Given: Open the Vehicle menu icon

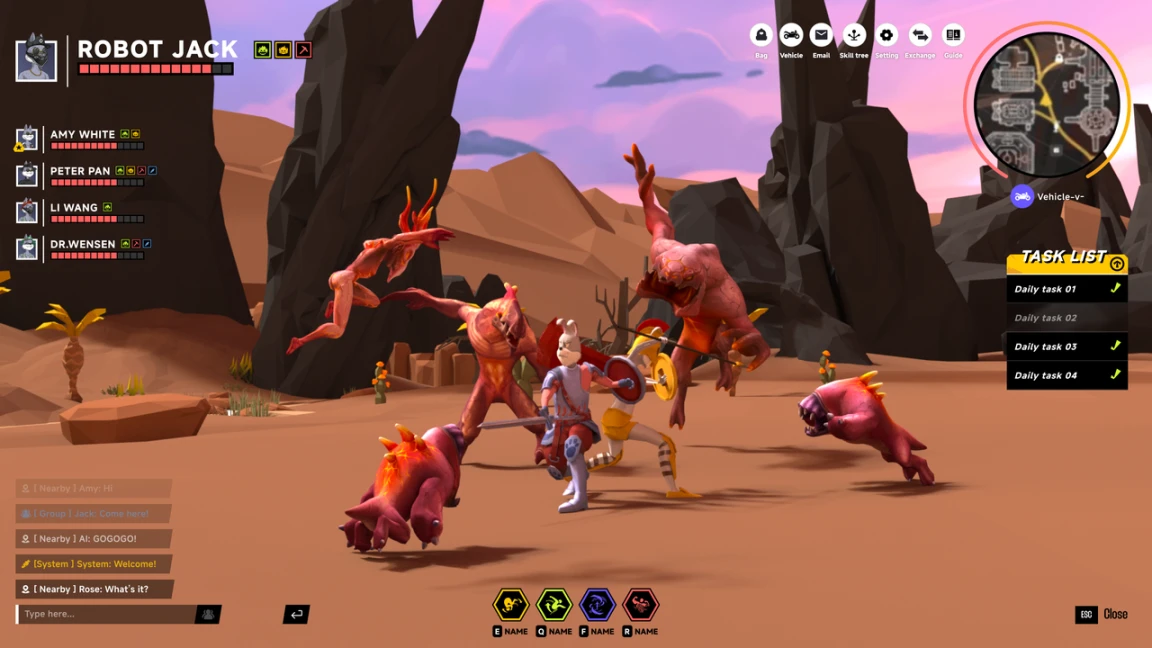Looking at the screenshot, I should click(x=791, y=35).
